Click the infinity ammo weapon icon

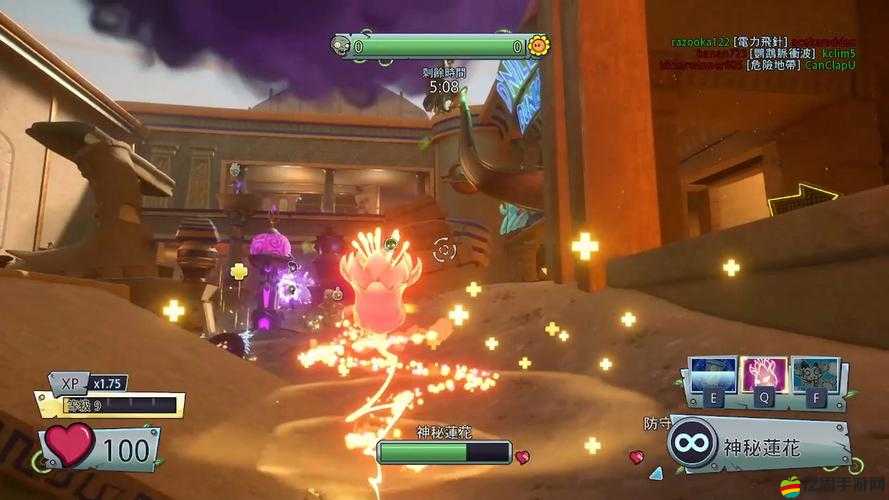[x=692, y=440]
